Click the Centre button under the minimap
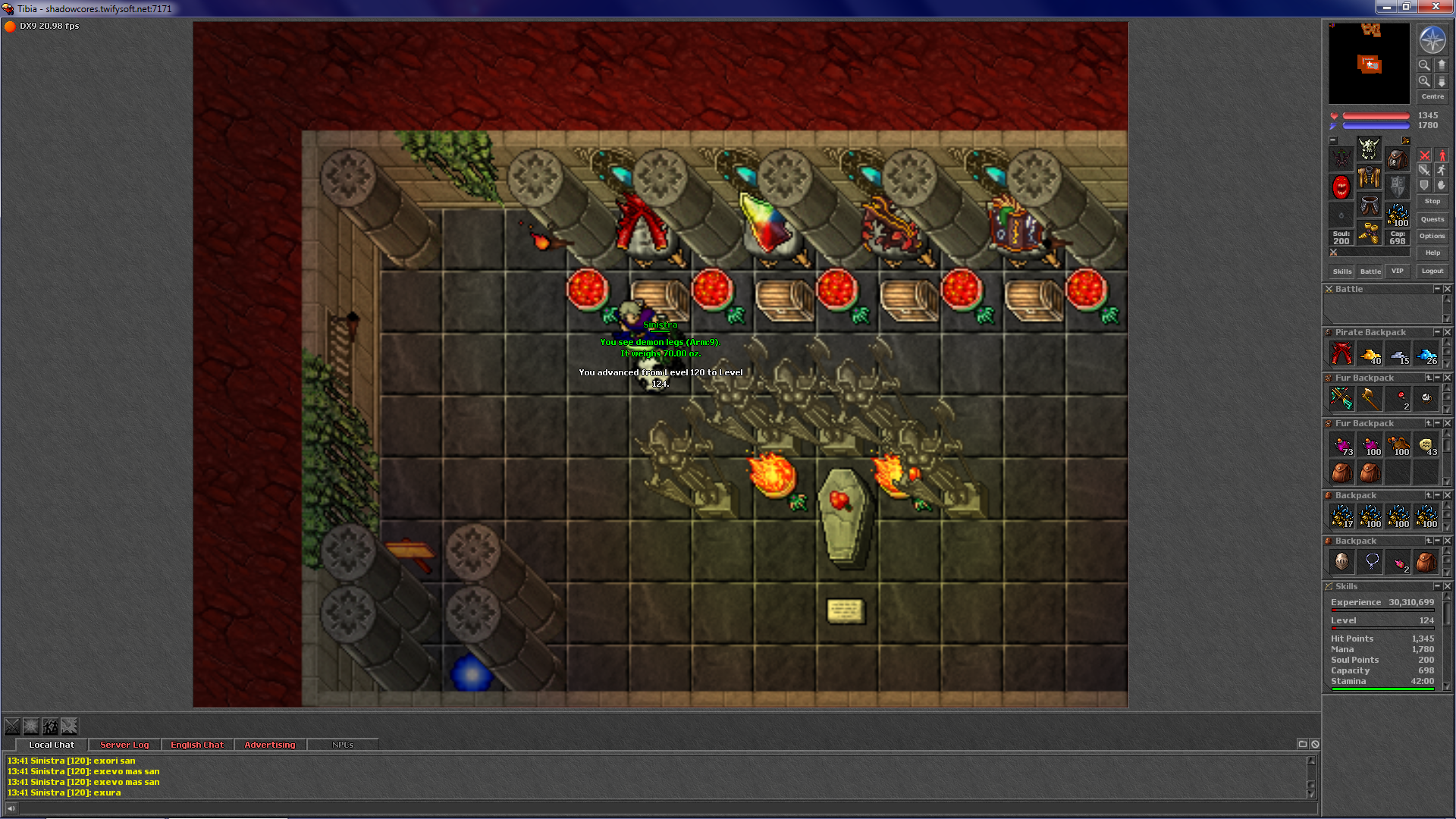Screen dimensions: 1456x819 (x=1432, y=97)
